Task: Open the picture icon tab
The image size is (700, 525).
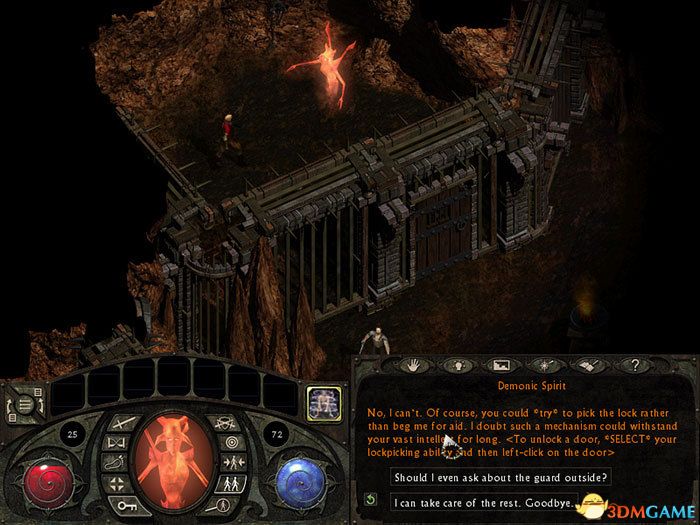Action: (x=502, y=367)
